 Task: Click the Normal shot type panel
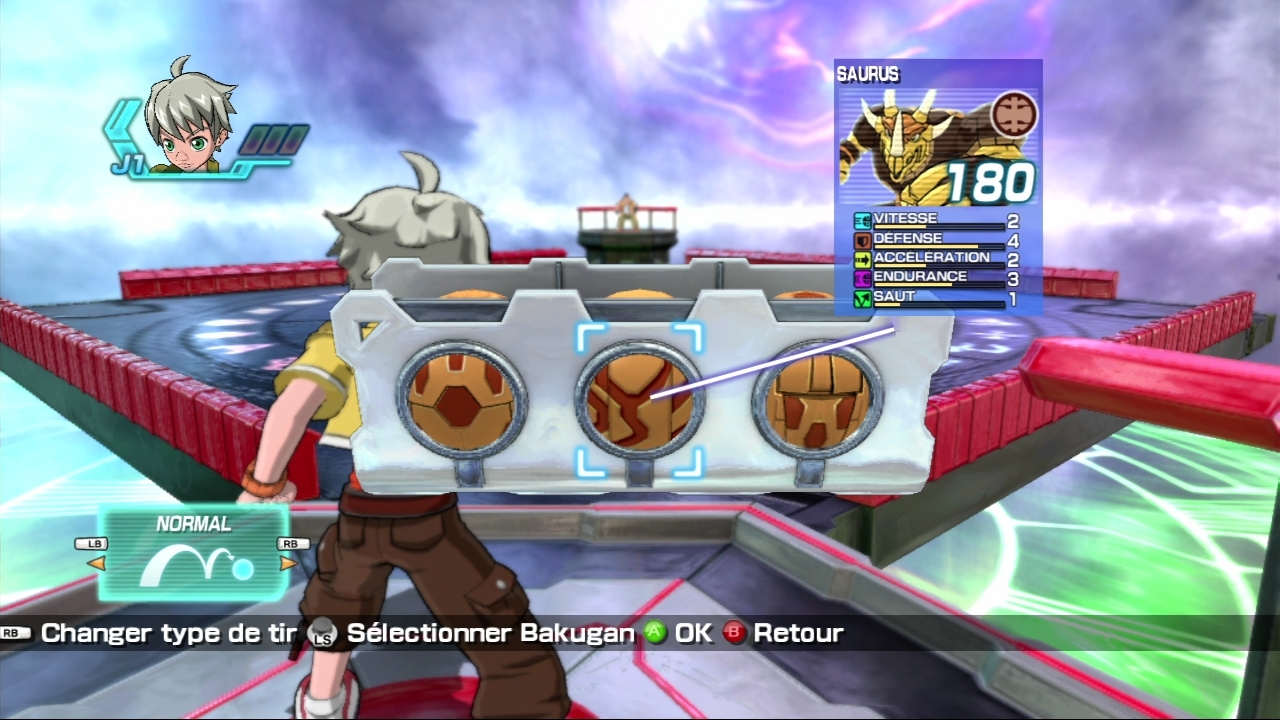coord(193,553)
